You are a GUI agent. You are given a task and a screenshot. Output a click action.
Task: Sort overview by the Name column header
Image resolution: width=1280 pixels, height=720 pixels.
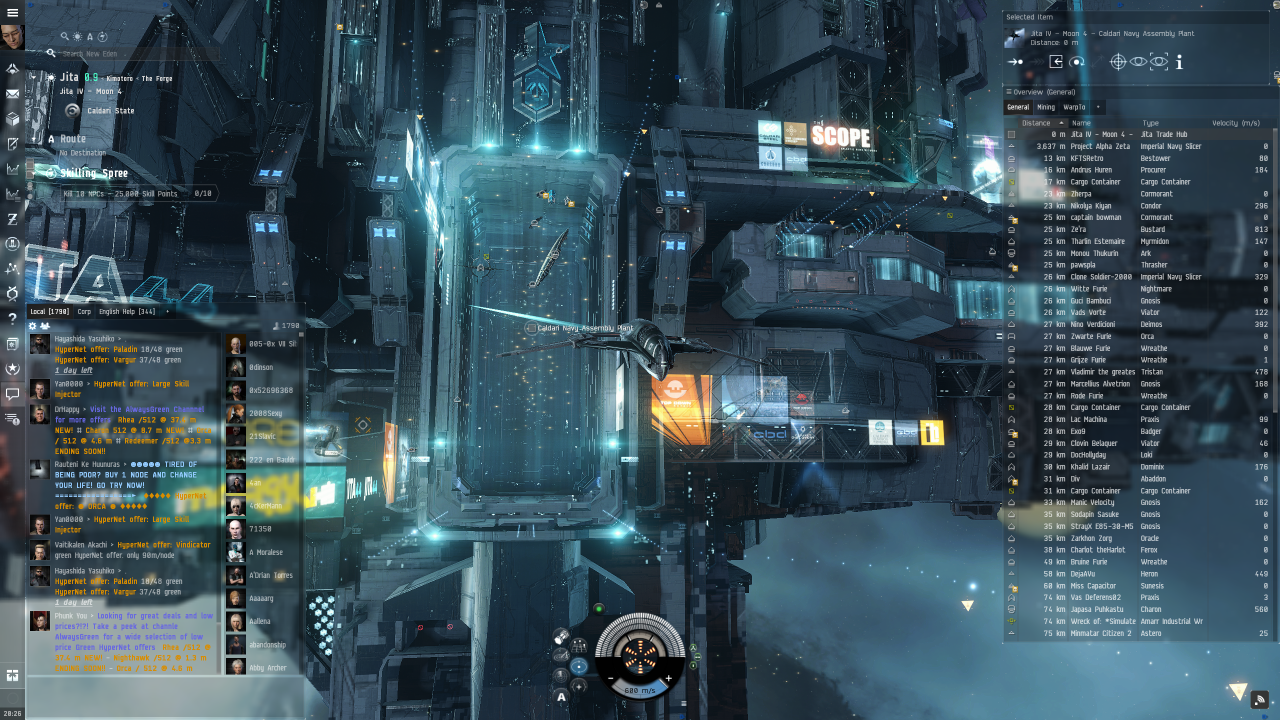1081,123
